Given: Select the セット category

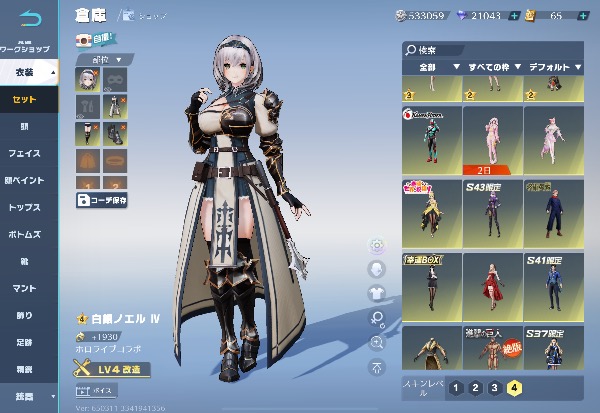Looking at the screenshot, I should click(x=28, y=100).
